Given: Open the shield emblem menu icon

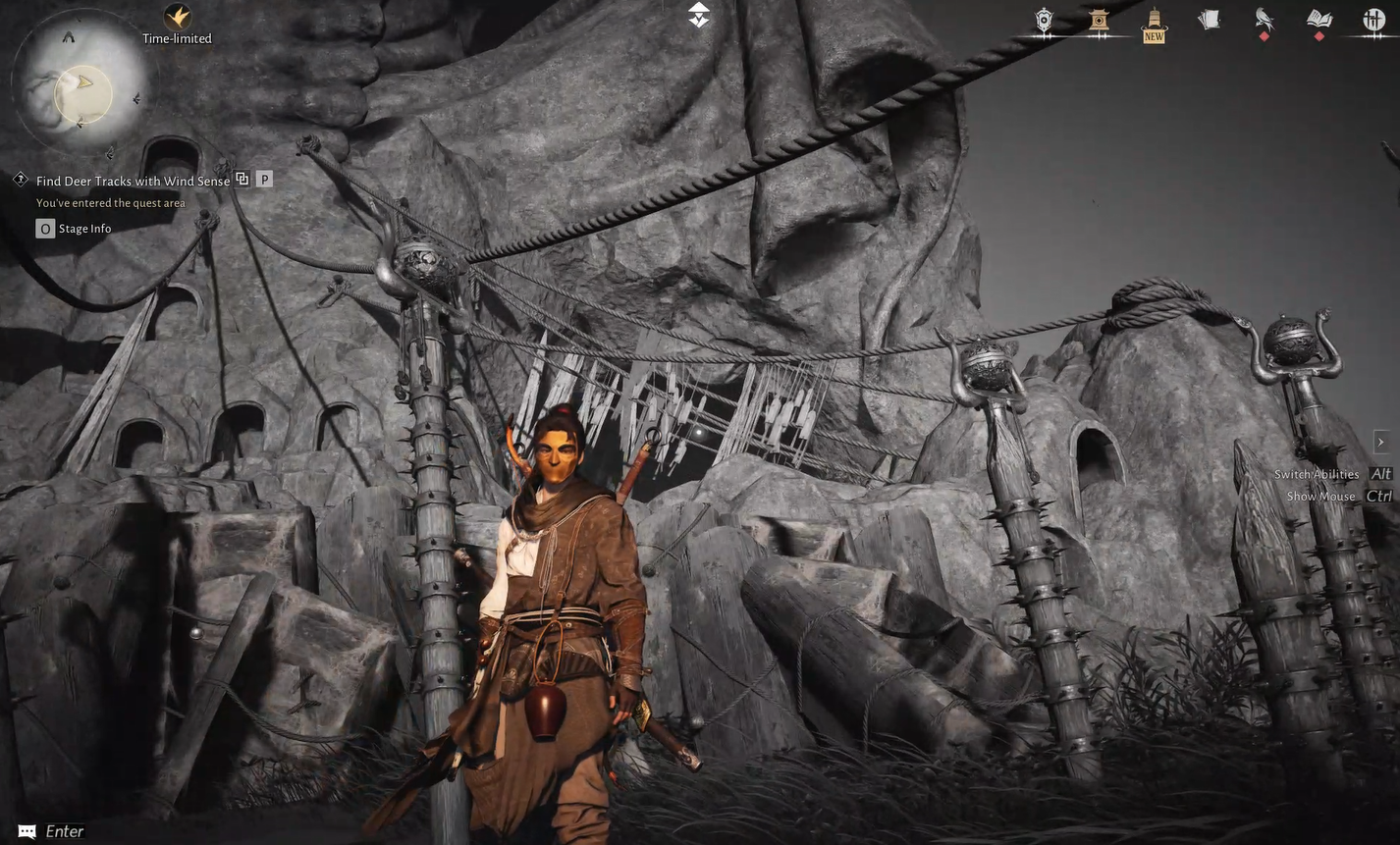Looking at the screenshot, I should [1044, 20].
